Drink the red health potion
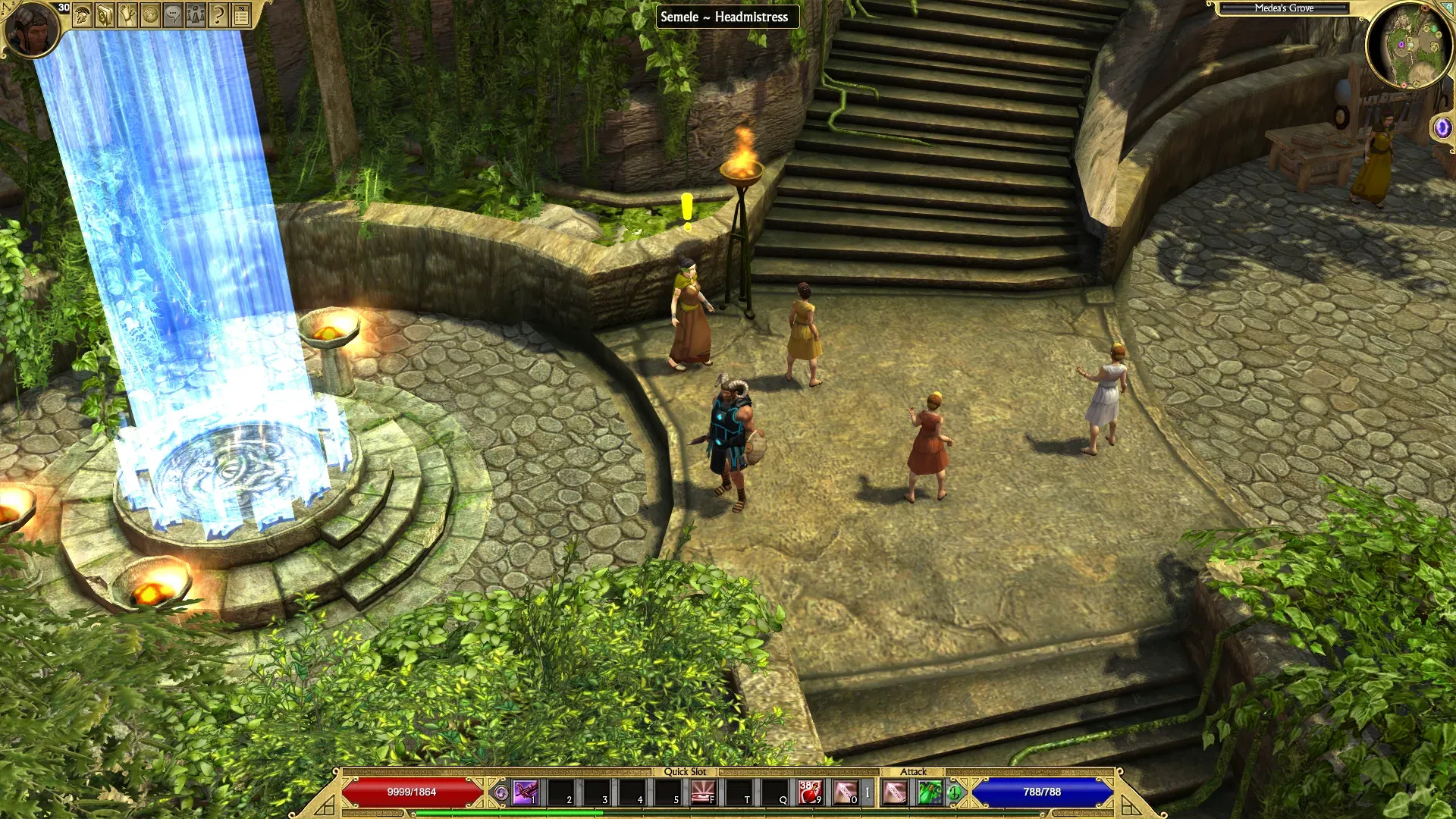 click(811, 792)
